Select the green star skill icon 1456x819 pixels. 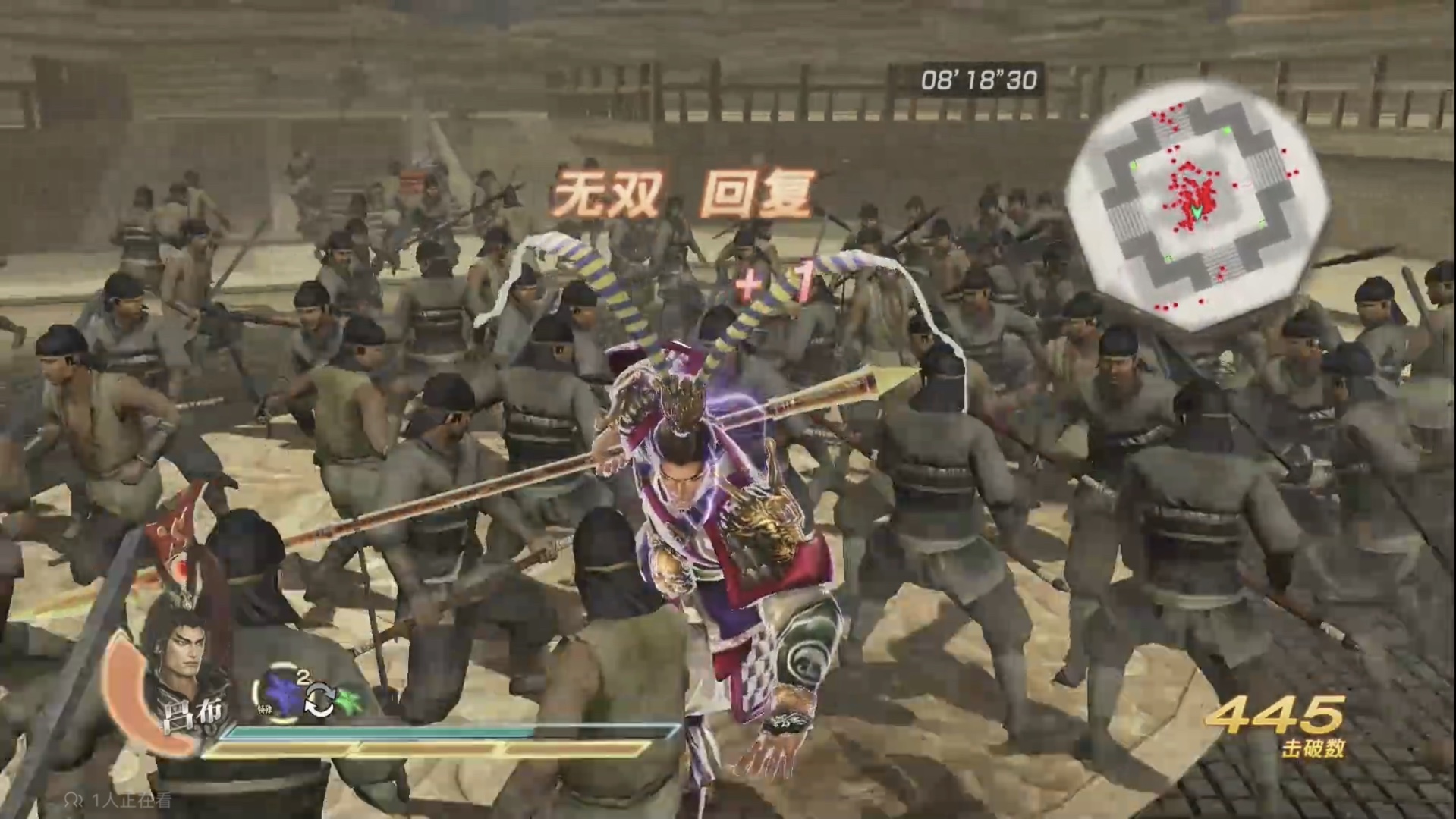coord(349,701)
